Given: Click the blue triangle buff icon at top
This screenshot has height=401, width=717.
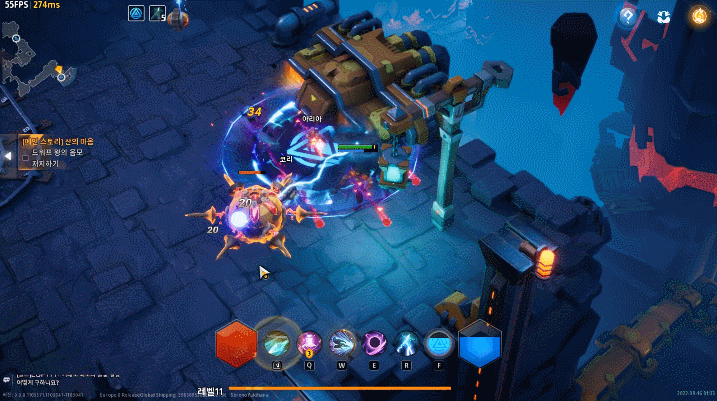Looking at the screenshot, I should (x=137, y=13).
